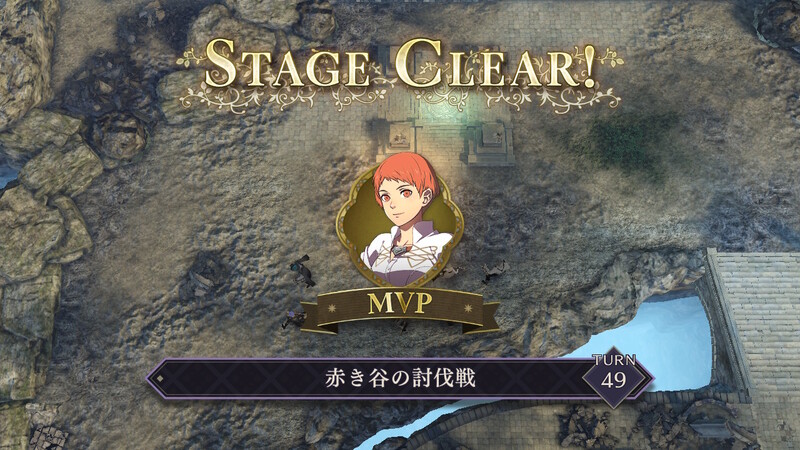Image resolution: width=800 pixels, height=450 pixels.
Task: Click the Stage Clear! title banner
Action: [400, 66]
